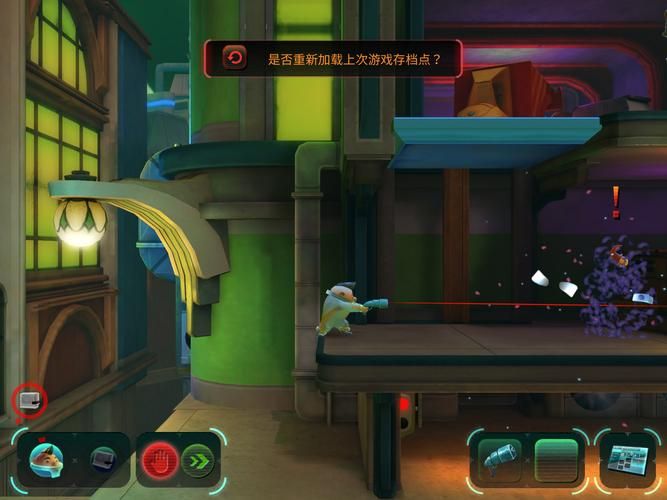This screenshot has height=500, width=667.
Task: Open the blue map screen panel
Action: tap(630, 462)
